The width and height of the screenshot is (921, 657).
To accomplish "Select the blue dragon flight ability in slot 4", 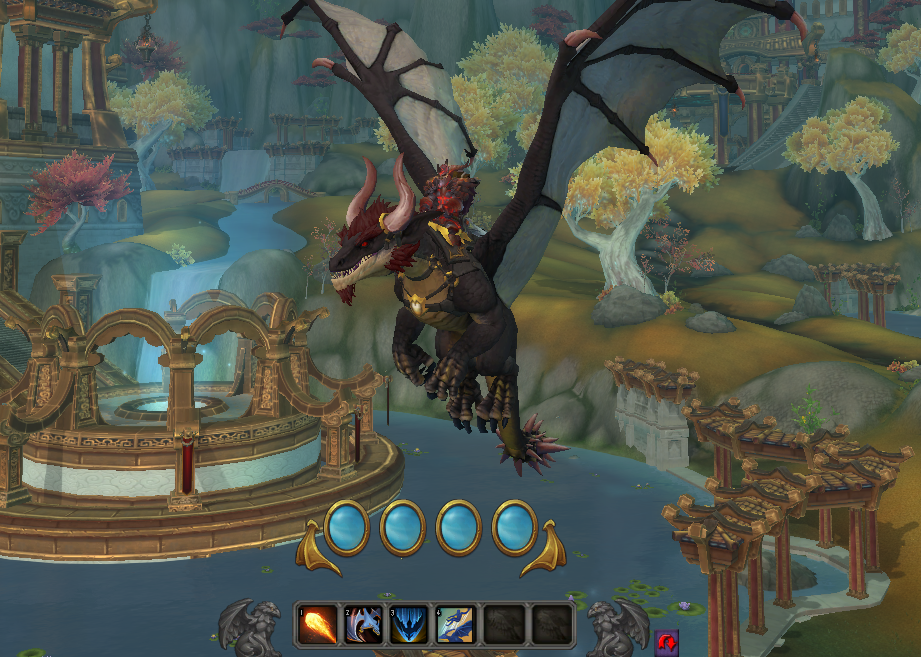I will click(453, 625).
